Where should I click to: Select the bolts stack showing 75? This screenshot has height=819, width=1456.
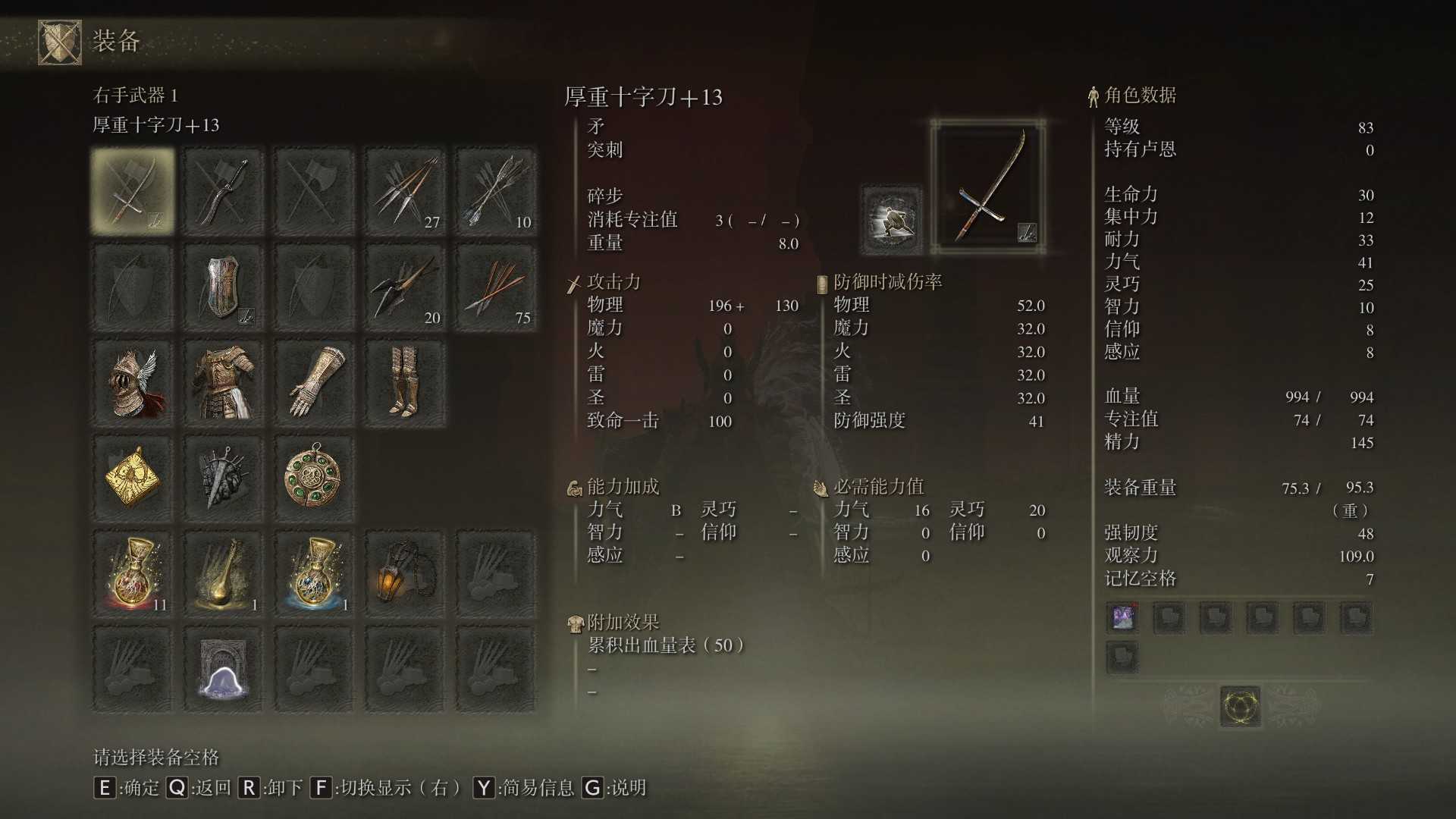click(x=496, y=287)
